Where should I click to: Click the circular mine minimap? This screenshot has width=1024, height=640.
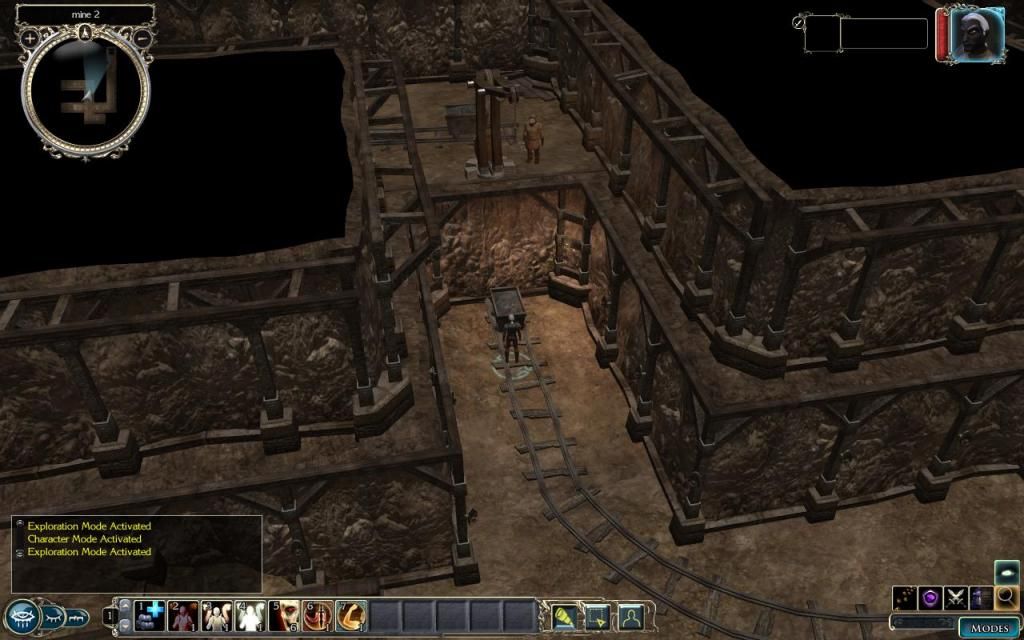pos(87,93)
